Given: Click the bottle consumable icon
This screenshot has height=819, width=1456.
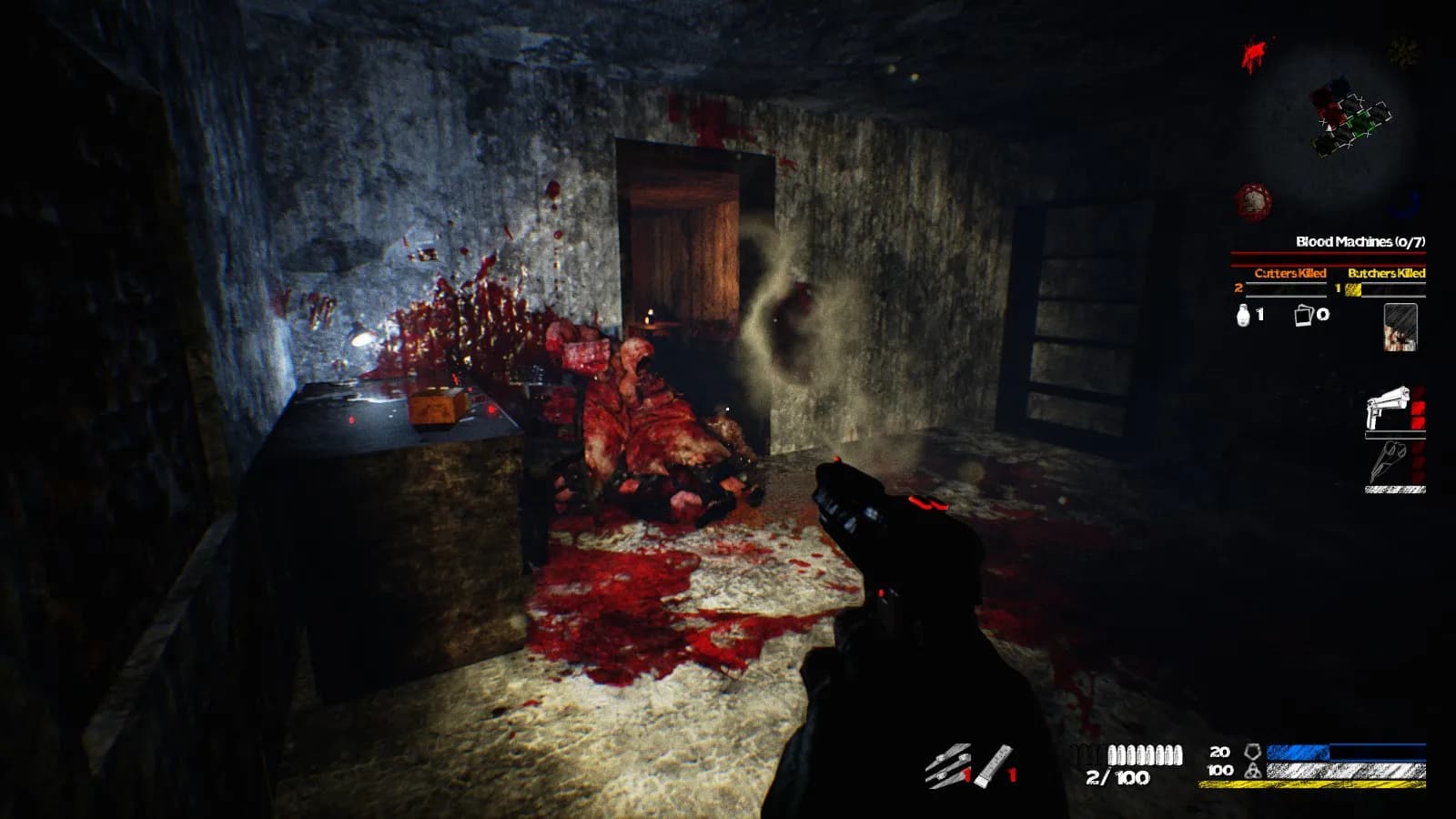Looking at the screenshot, I should [1242, 314].
